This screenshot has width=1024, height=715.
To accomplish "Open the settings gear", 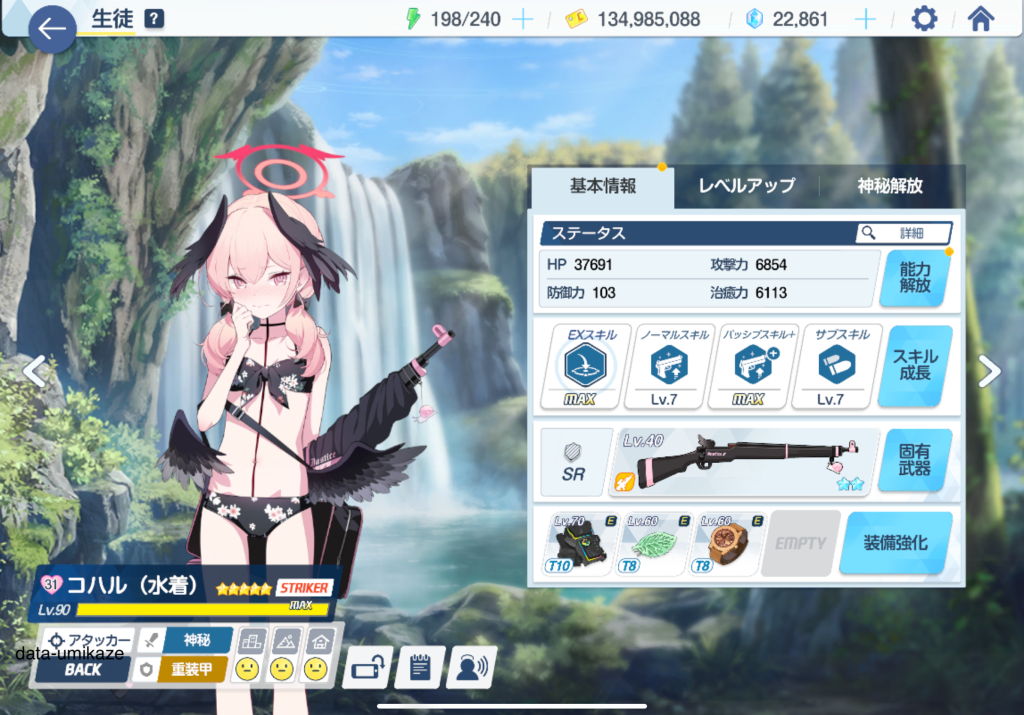I will [x=924, y=19].
